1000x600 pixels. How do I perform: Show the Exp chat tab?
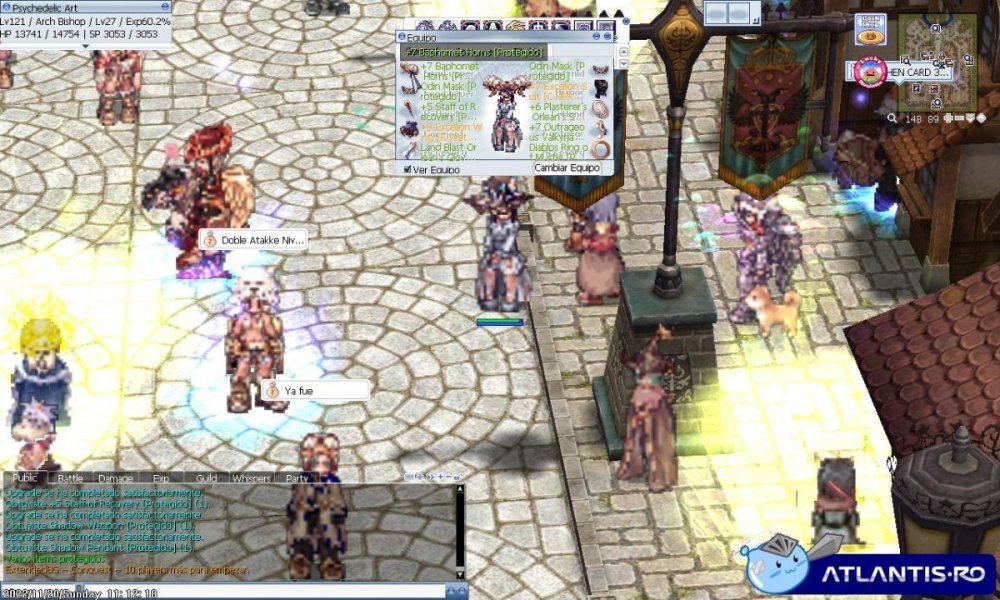pos(161,478)
